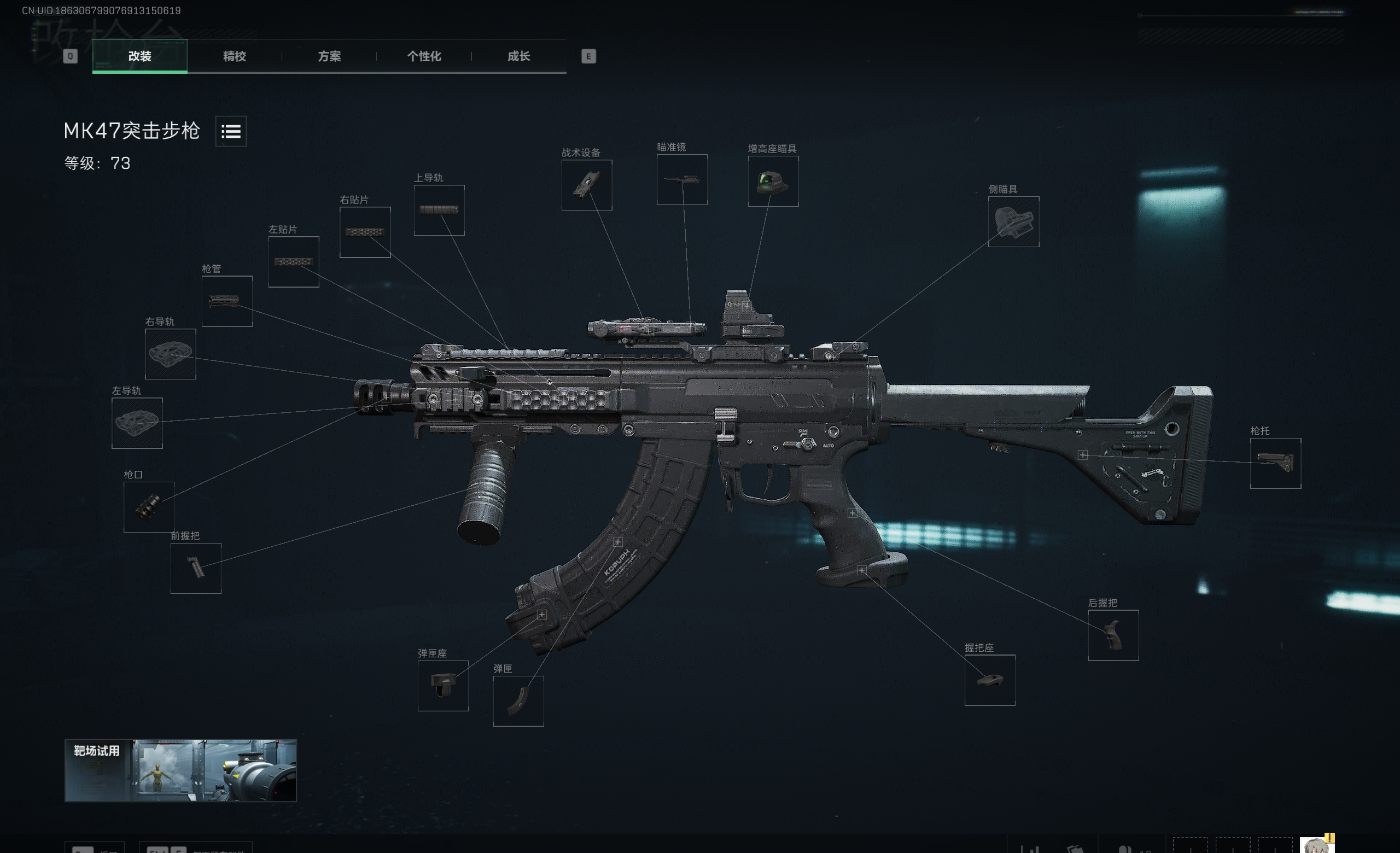This screenshot has height=853, width=1400.
Task: Show the 成长 tab
Action: click(518, 56)
